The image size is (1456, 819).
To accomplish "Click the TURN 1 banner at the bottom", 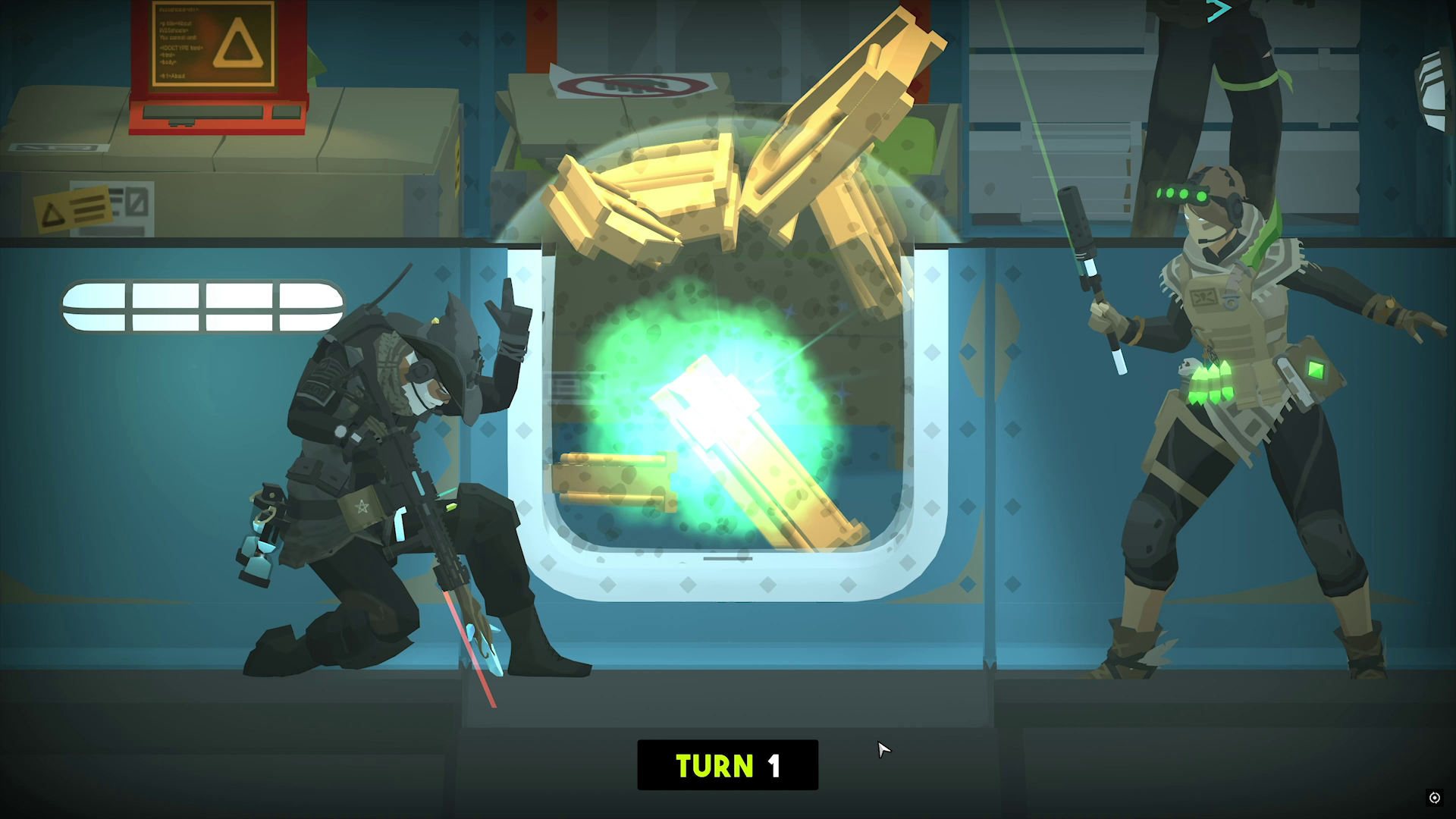I will pyautogui.click(x=727, y=765).
